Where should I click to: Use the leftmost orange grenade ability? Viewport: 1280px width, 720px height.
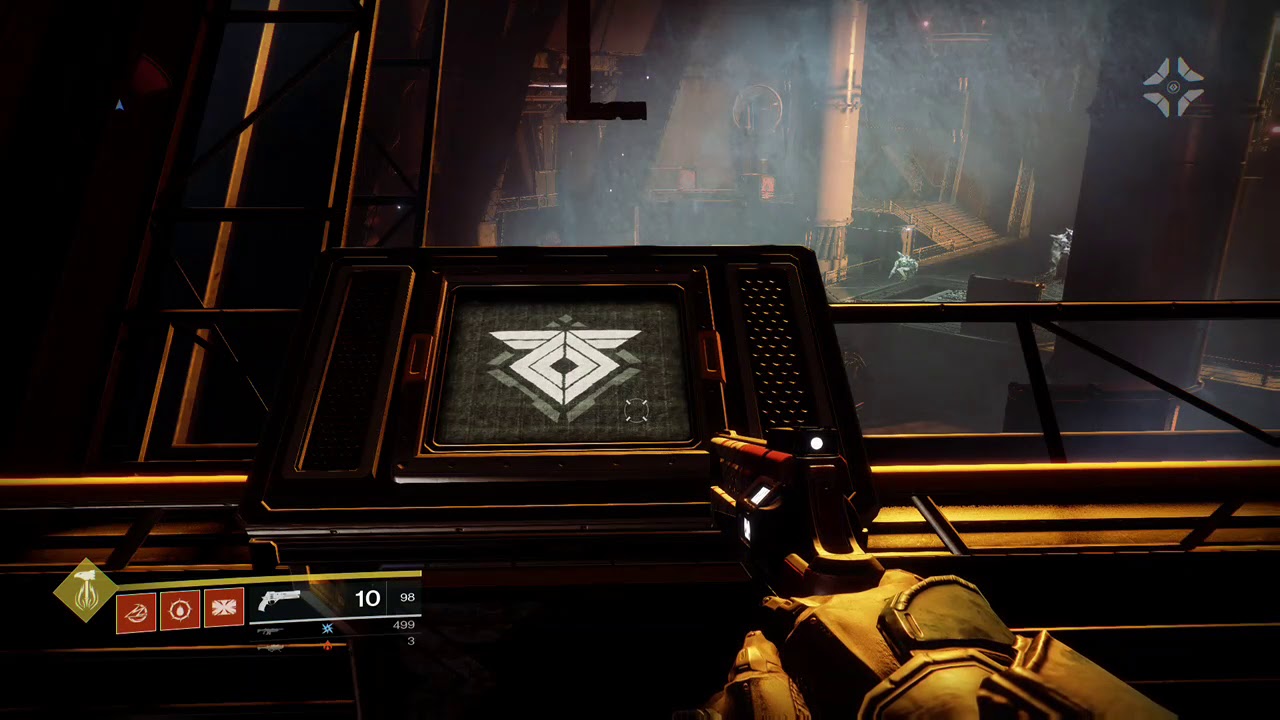(x=136, y=609)
